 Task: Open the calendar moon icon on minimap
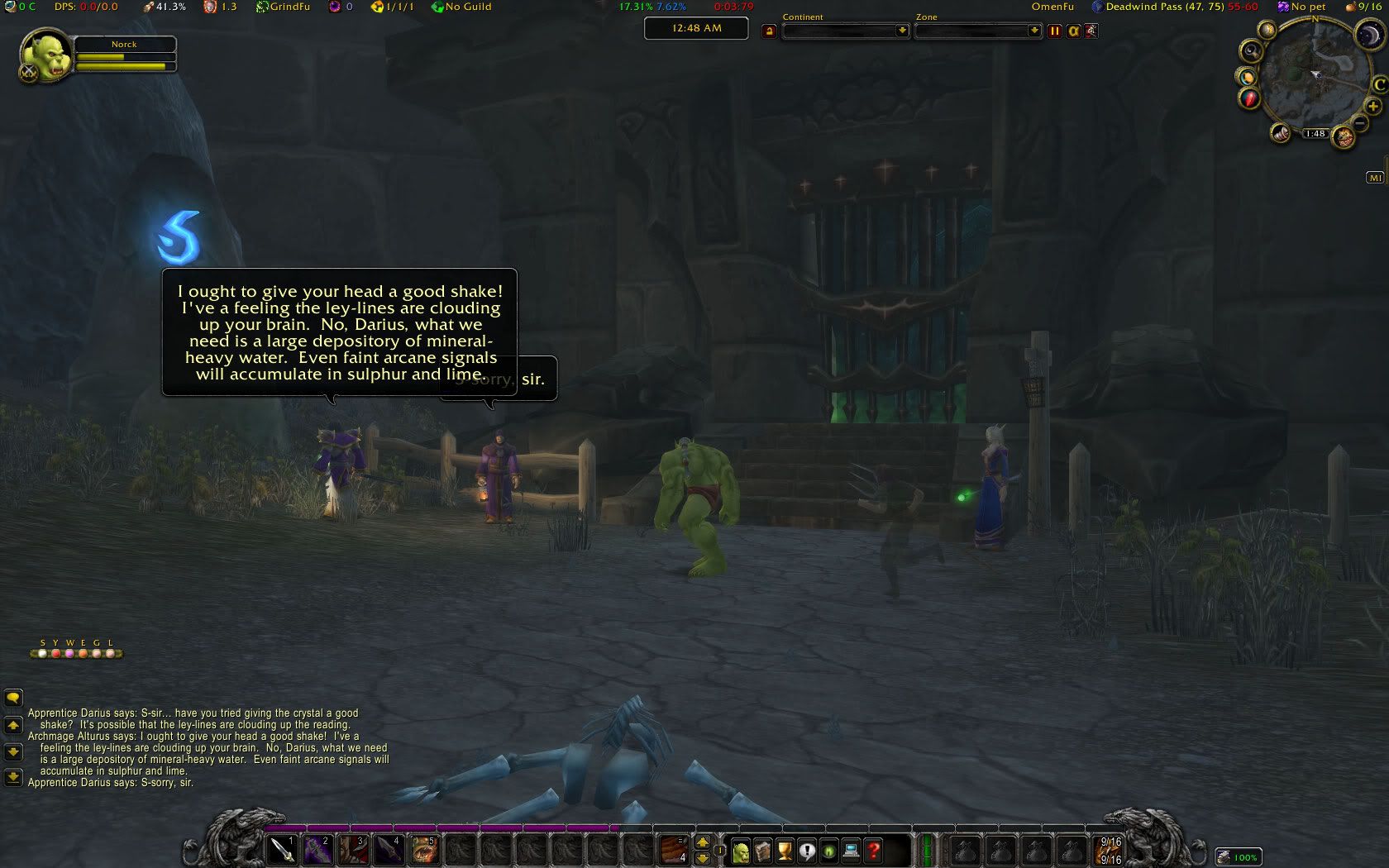pos(1370,36)
